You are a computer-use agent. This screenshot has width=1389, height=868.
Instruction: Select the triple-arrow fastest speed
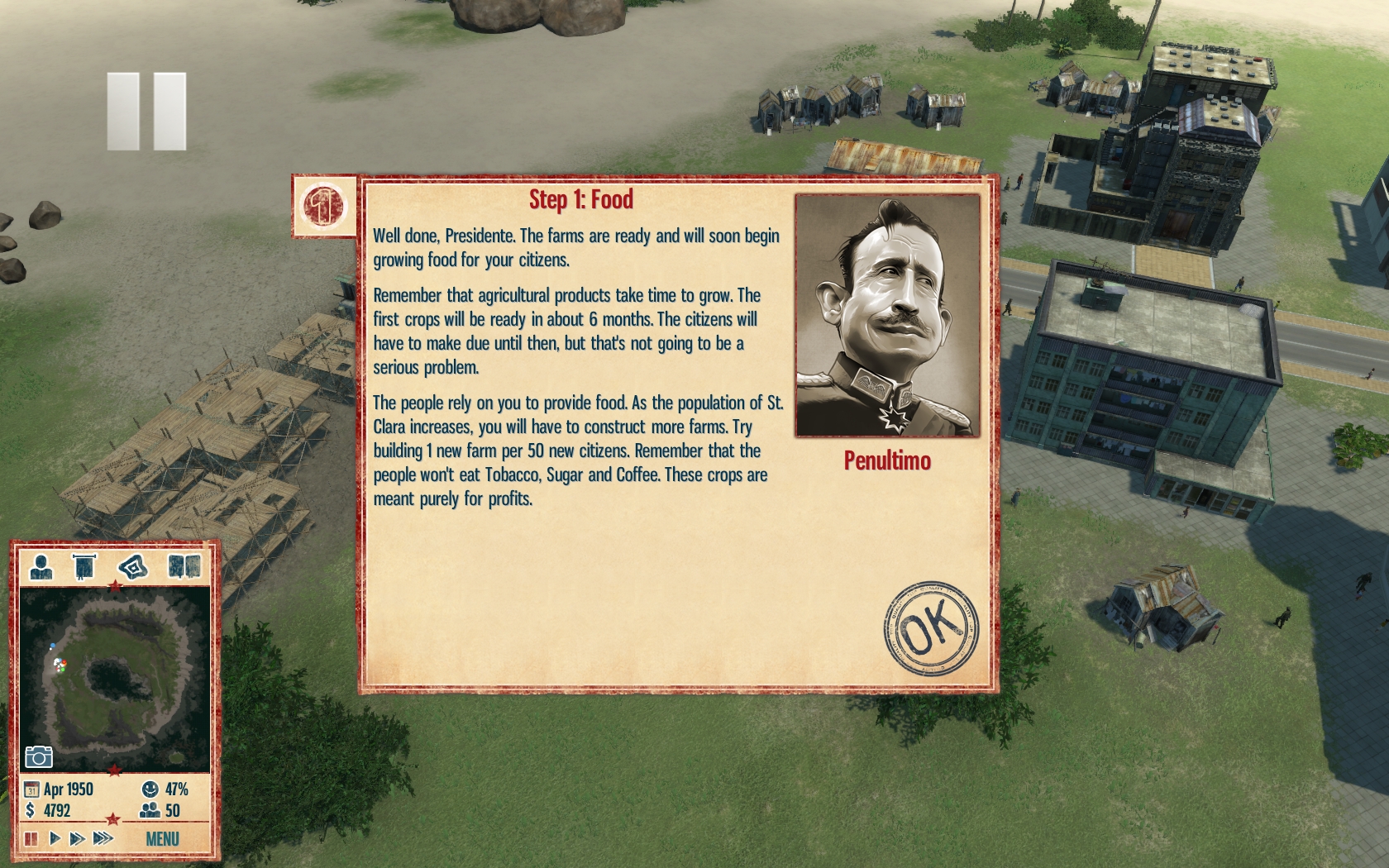[x=103, y=838]
